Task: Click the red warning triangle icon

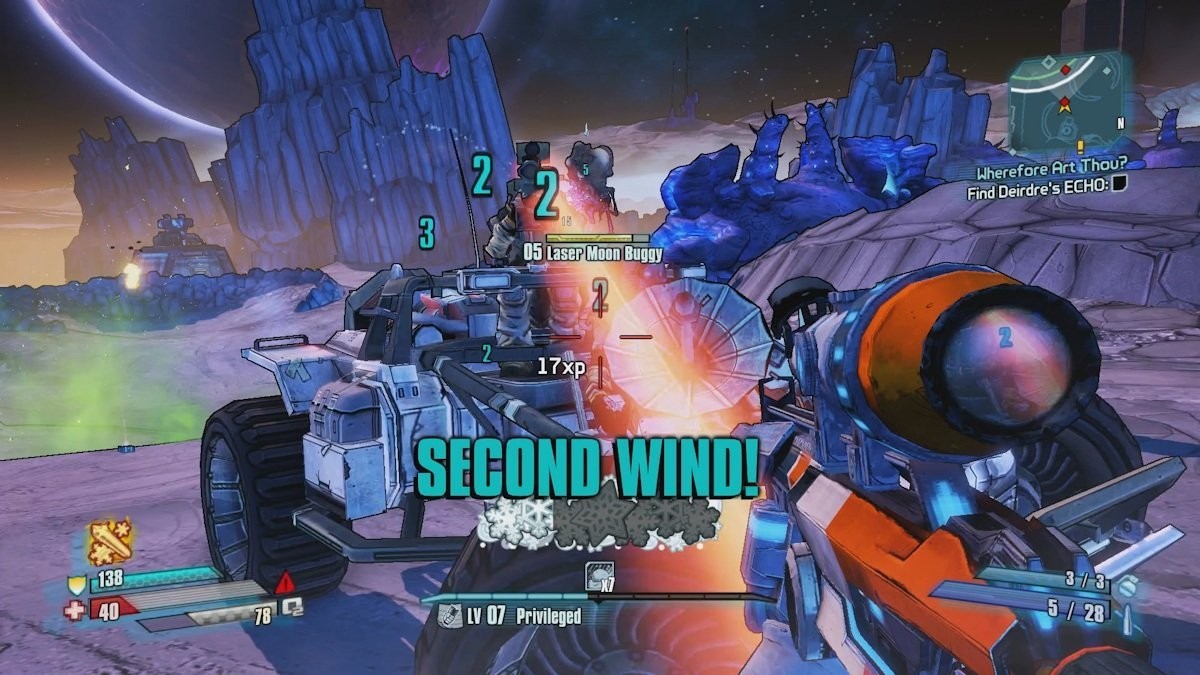Action: [x=285, y=581]
